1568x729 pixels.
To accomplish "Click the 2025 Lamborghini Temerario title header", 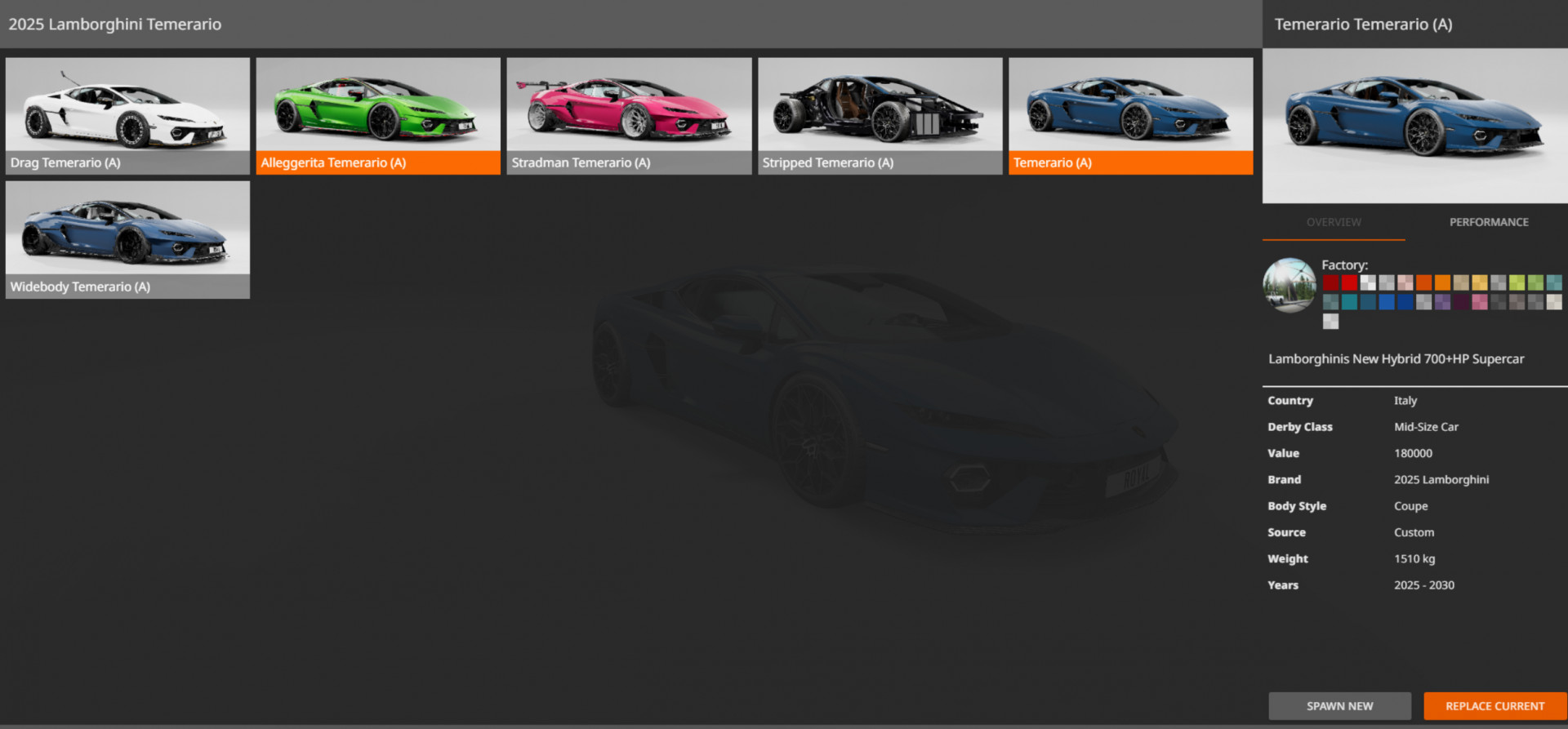I will (114, 24).
